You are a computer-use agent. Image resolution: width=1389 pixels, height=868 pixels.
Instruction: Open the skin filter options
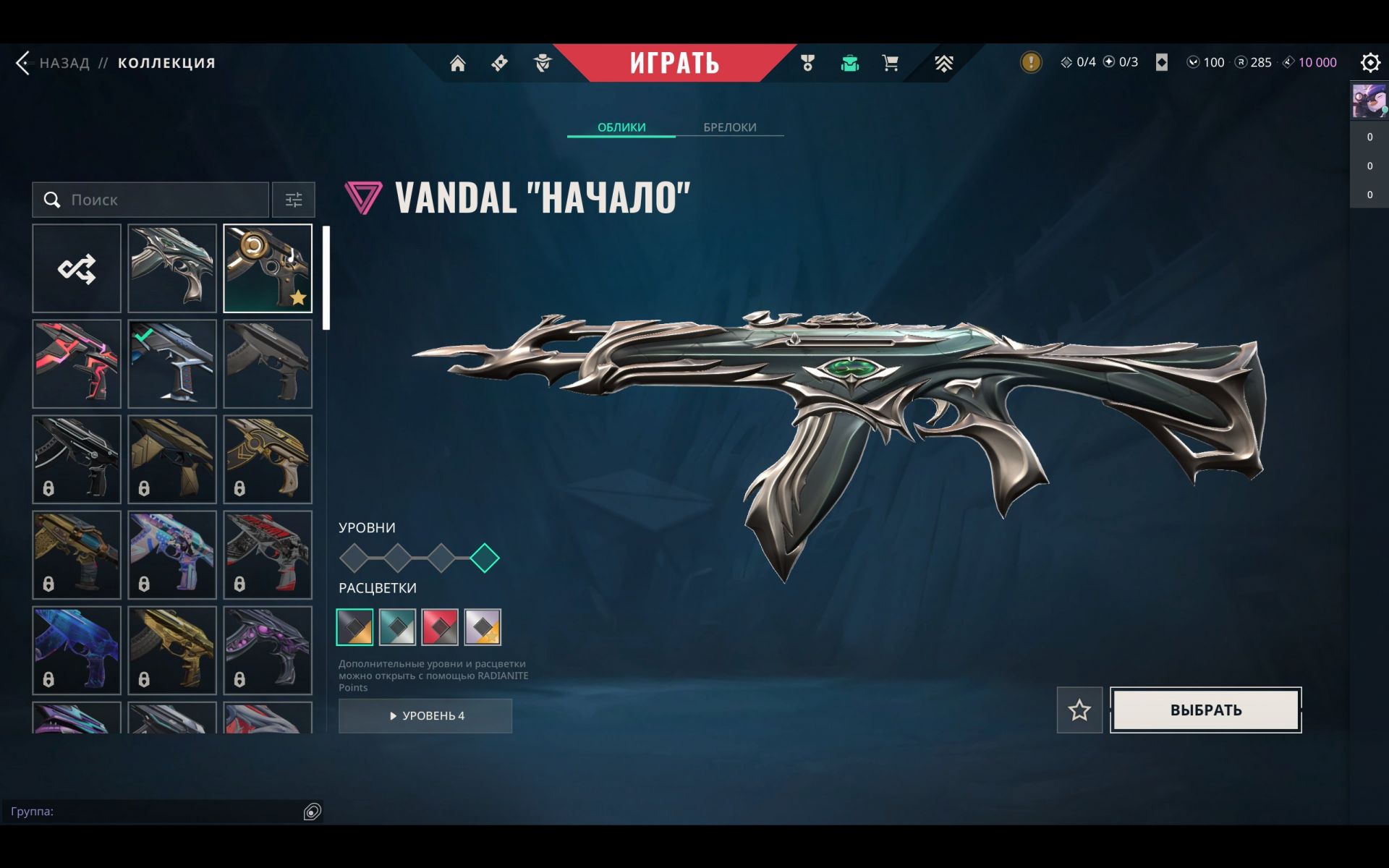click(294, 200)
